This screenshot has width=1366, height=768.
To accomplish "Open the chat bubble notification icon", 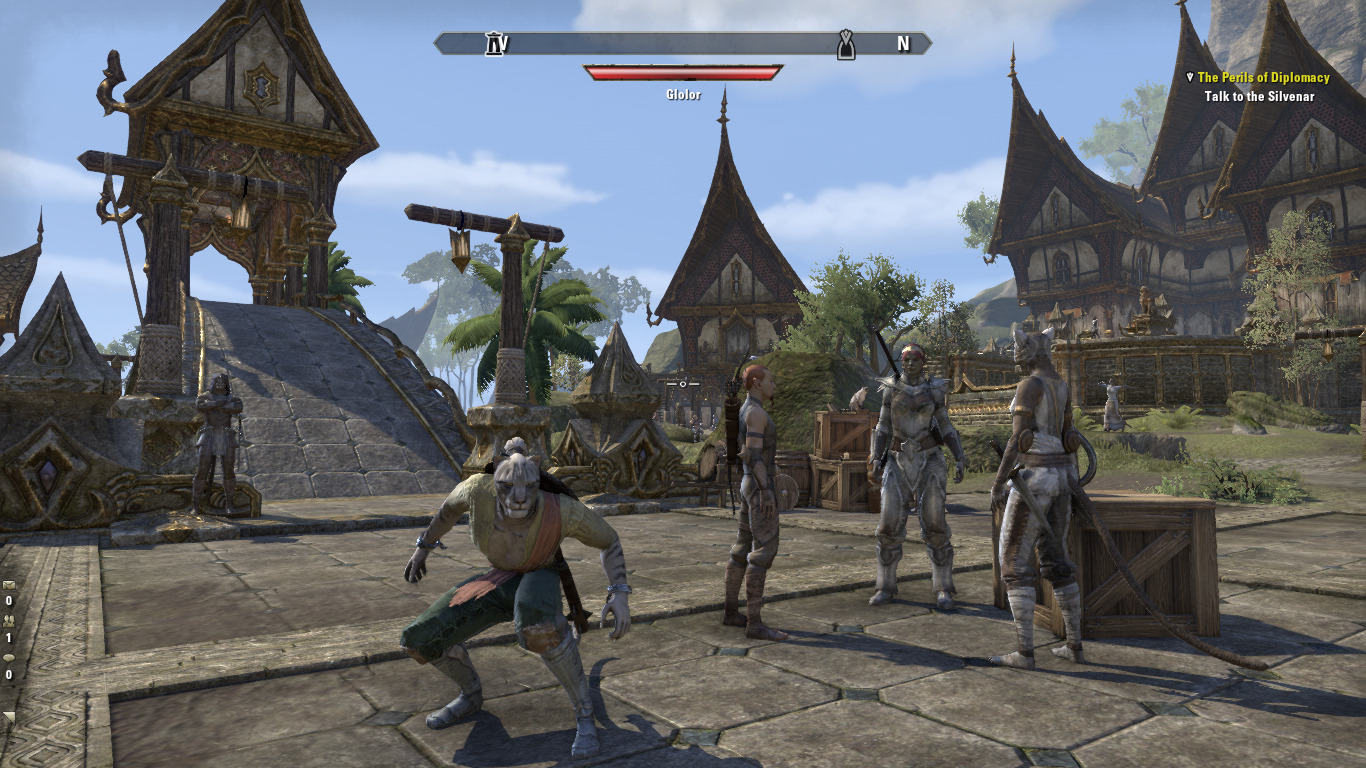I will 9,658.
